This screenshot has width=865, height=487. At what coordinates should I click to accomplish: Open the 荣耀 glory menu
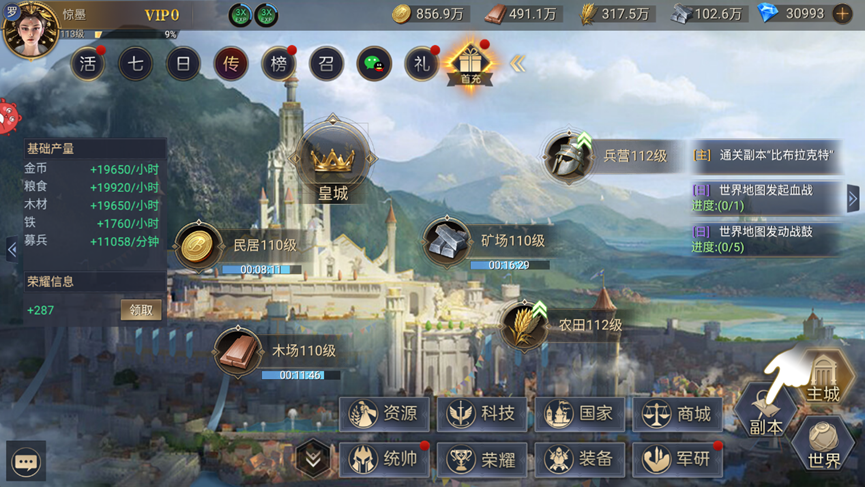pyautogui.click(x=483, y=459)
